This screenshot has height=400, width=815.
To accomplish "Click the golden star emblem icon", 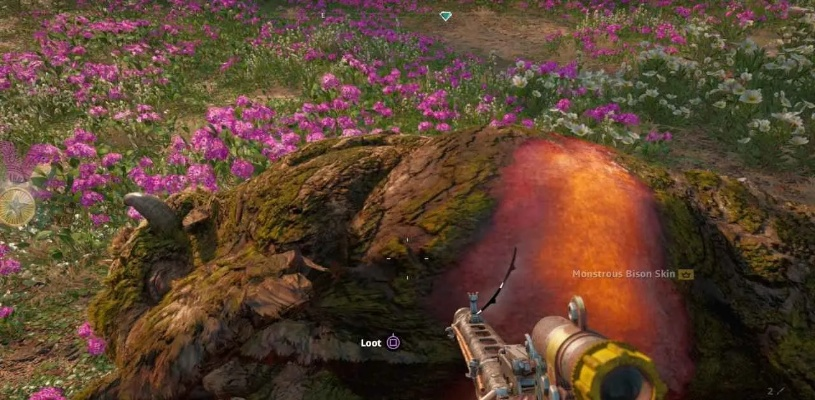I will [x=16, y=205].
